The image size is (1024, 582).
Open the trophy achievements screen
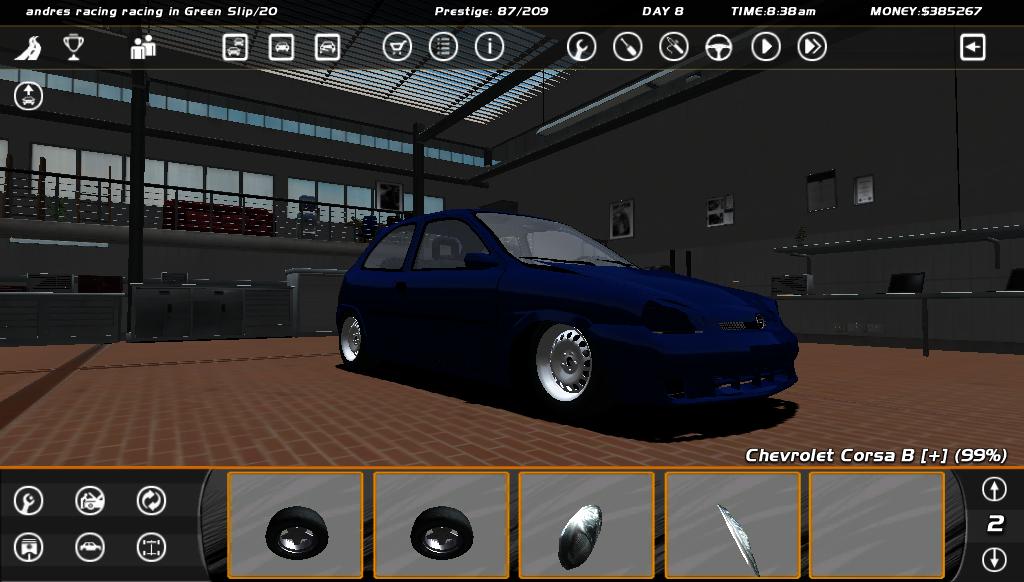coord(73,47)
